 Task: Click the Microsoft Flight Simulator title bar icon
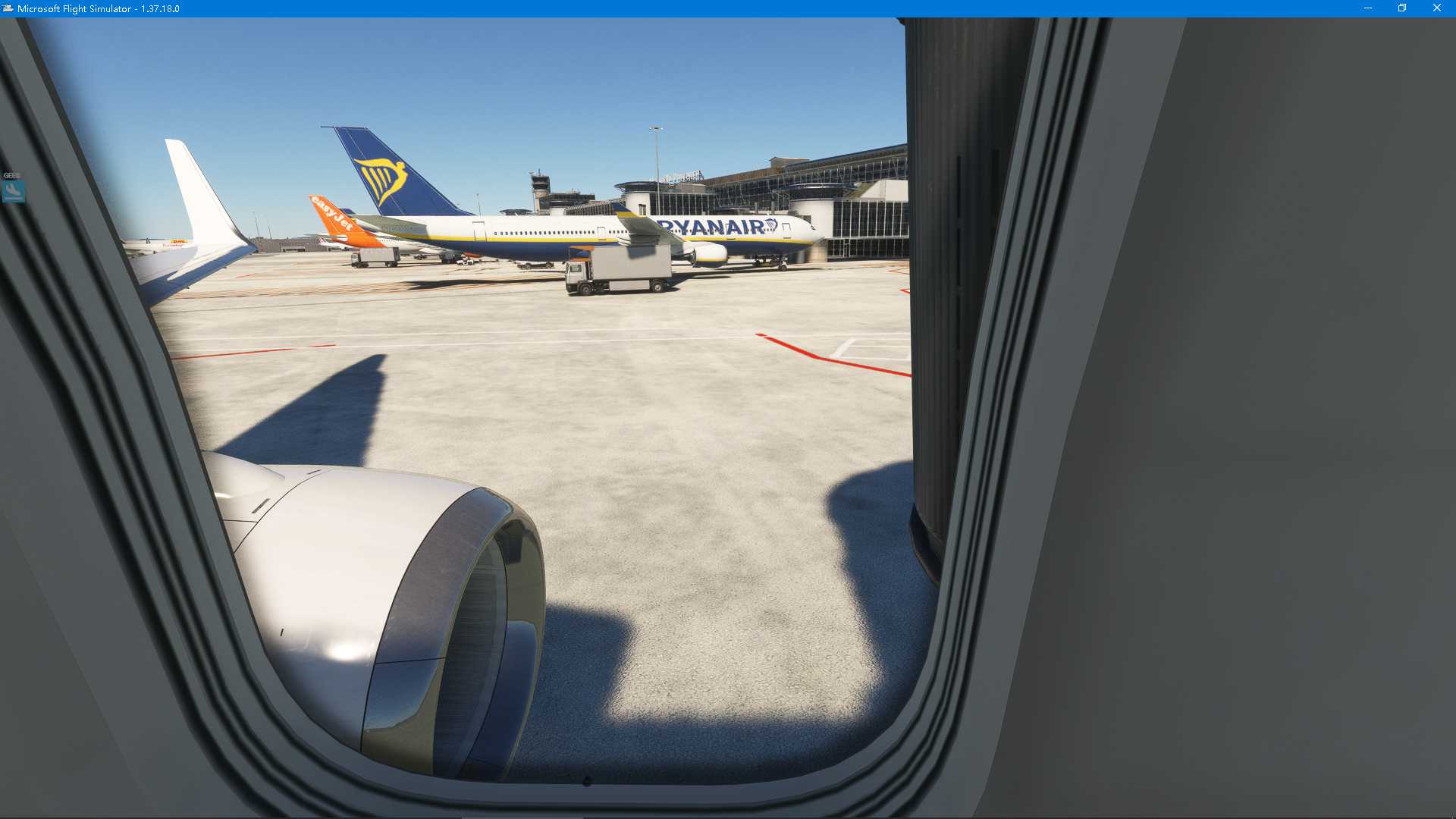[8, 8]
